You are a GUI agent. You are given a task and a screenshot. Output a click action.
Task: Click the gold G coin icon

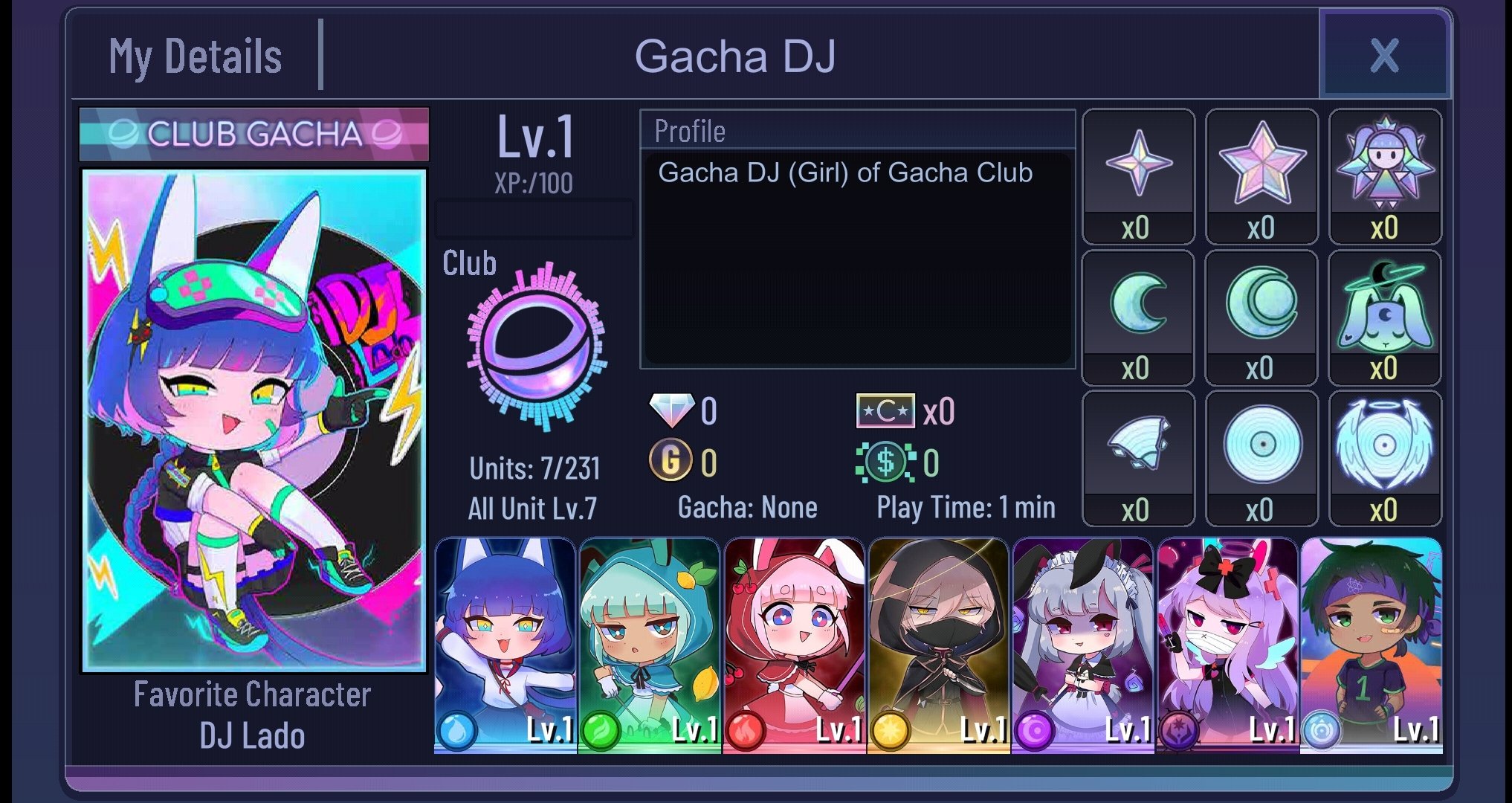tap(673, 461)
